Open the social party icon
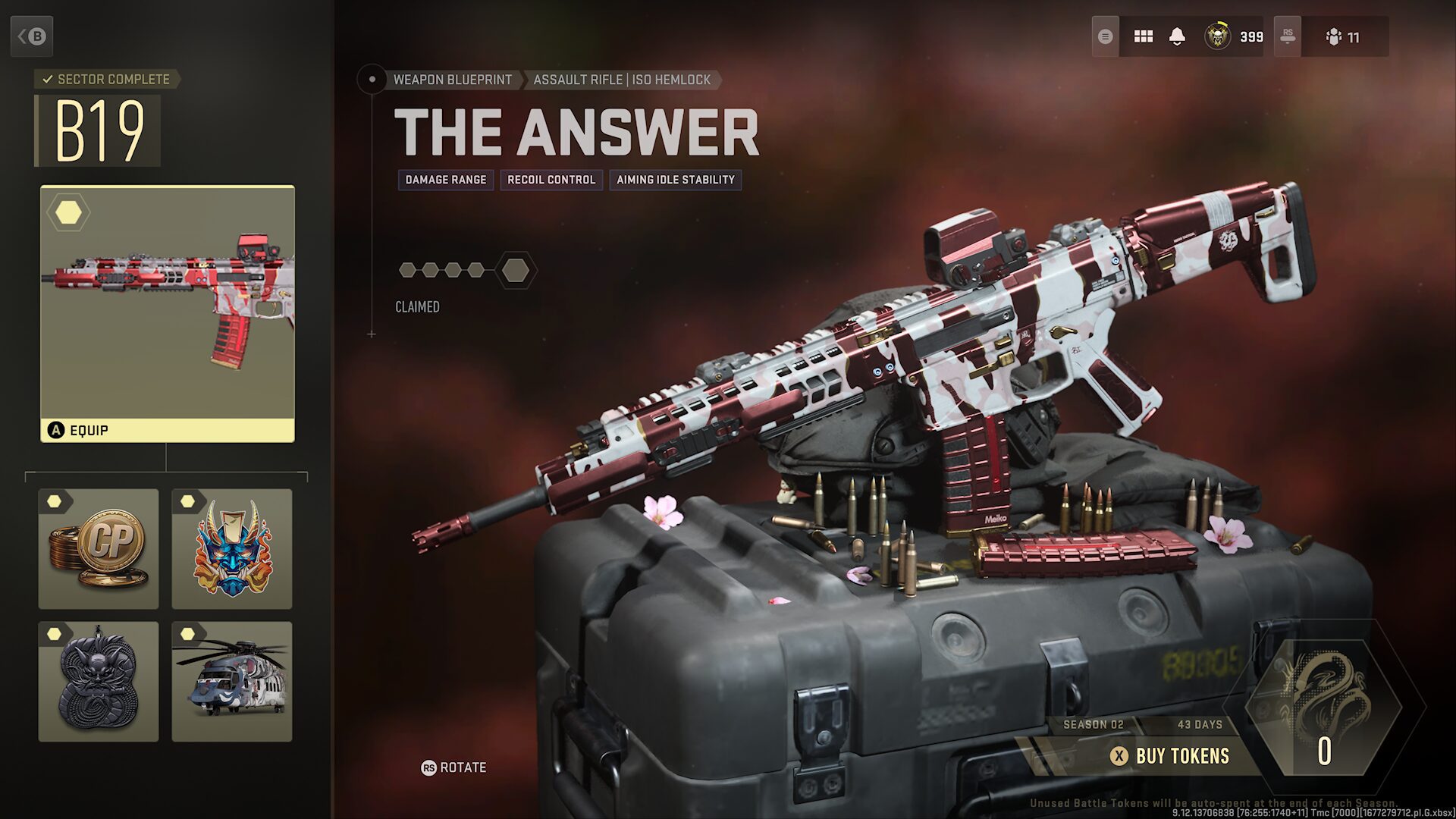1456x819 pixels. tap(1343, 36)
